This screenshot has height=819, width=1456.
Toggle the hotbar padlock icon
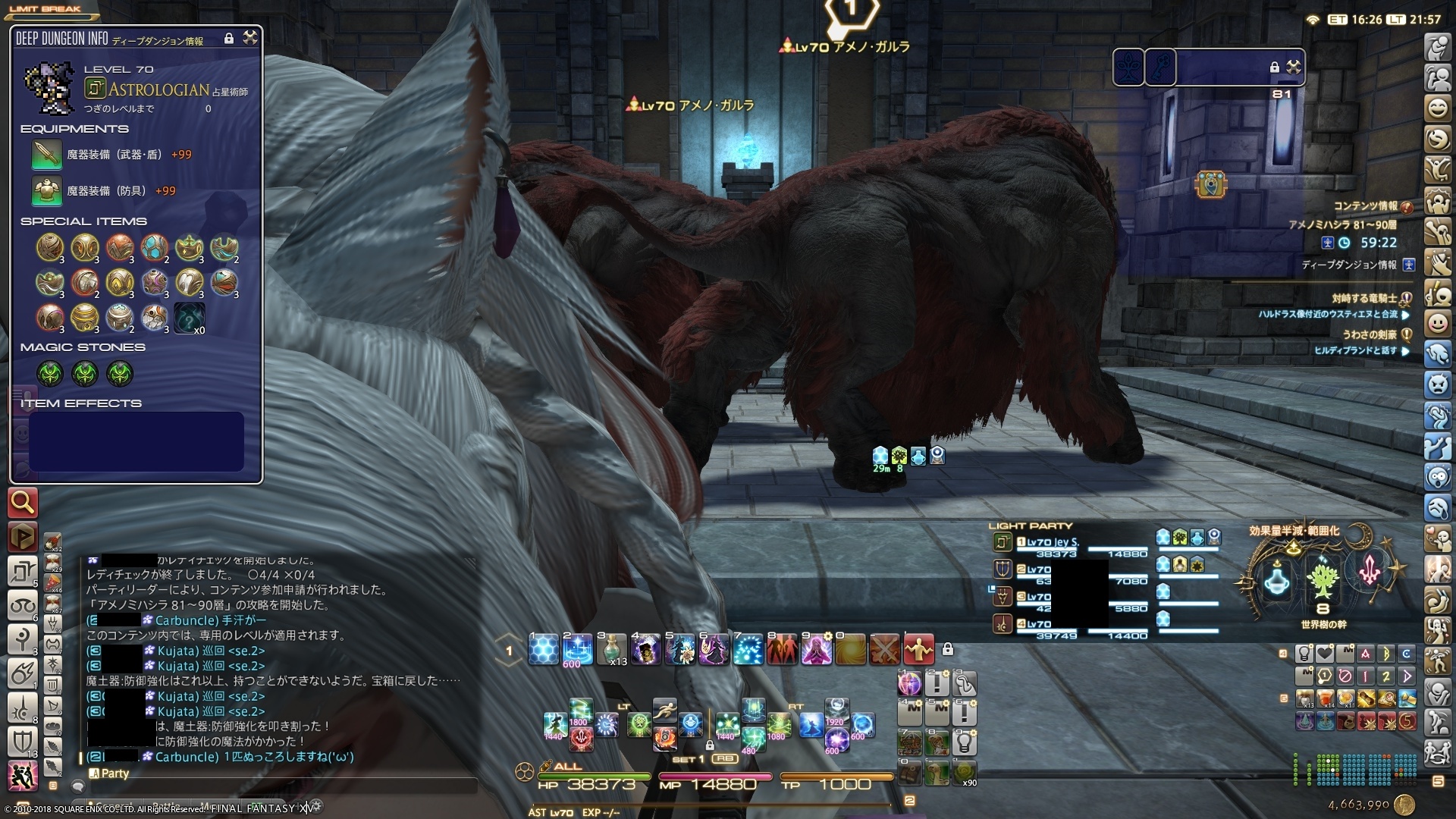(x=947, y=650)
